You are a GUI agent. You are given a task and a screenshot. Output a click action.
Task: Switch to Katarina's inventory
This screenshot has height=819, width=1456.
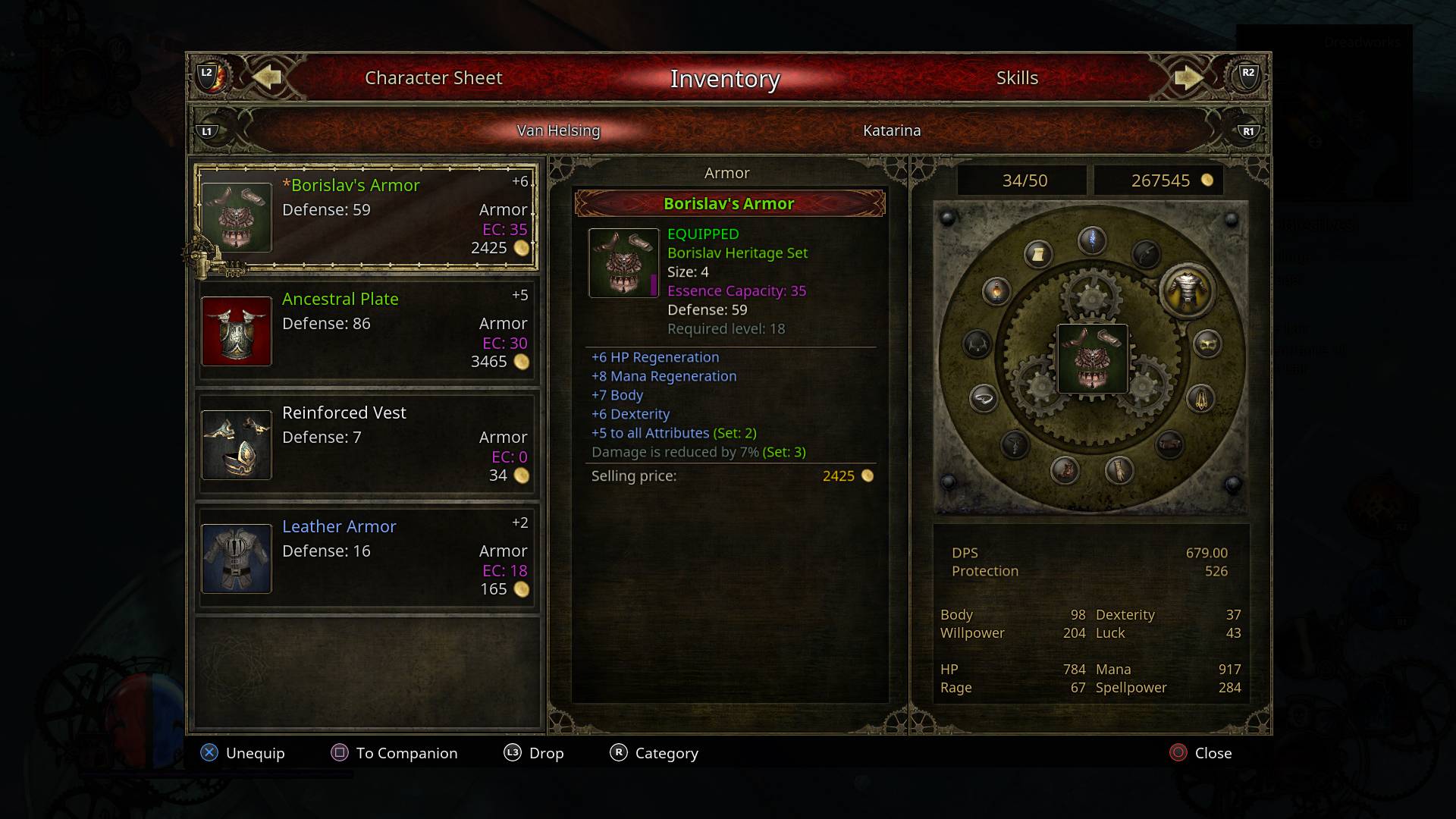click(x=891, y=130)
